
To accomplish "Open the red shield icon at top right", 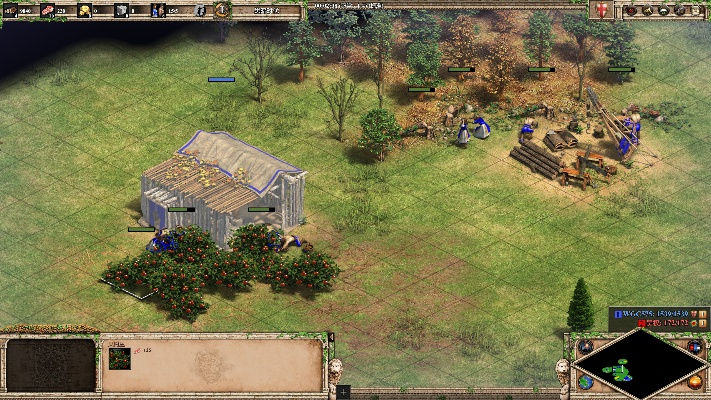I will click(603, 10).
